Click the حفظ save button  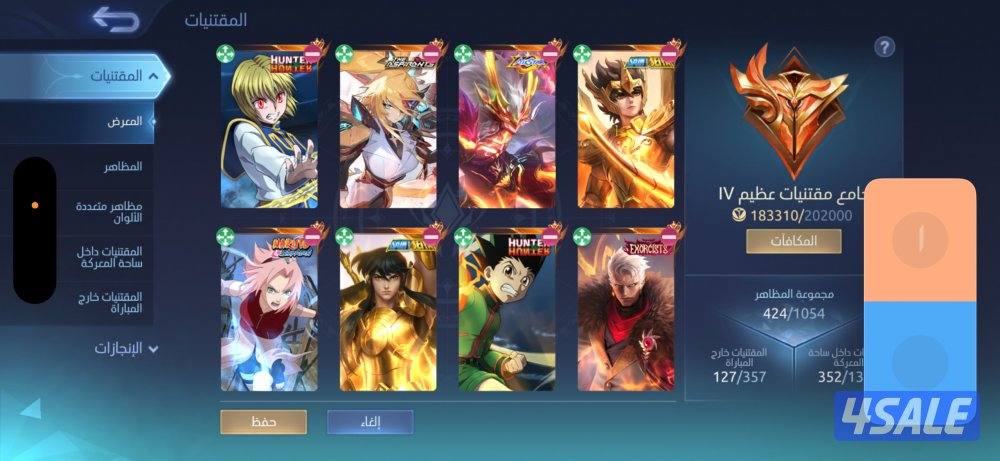pyautogui.click(x=264, y=422)
